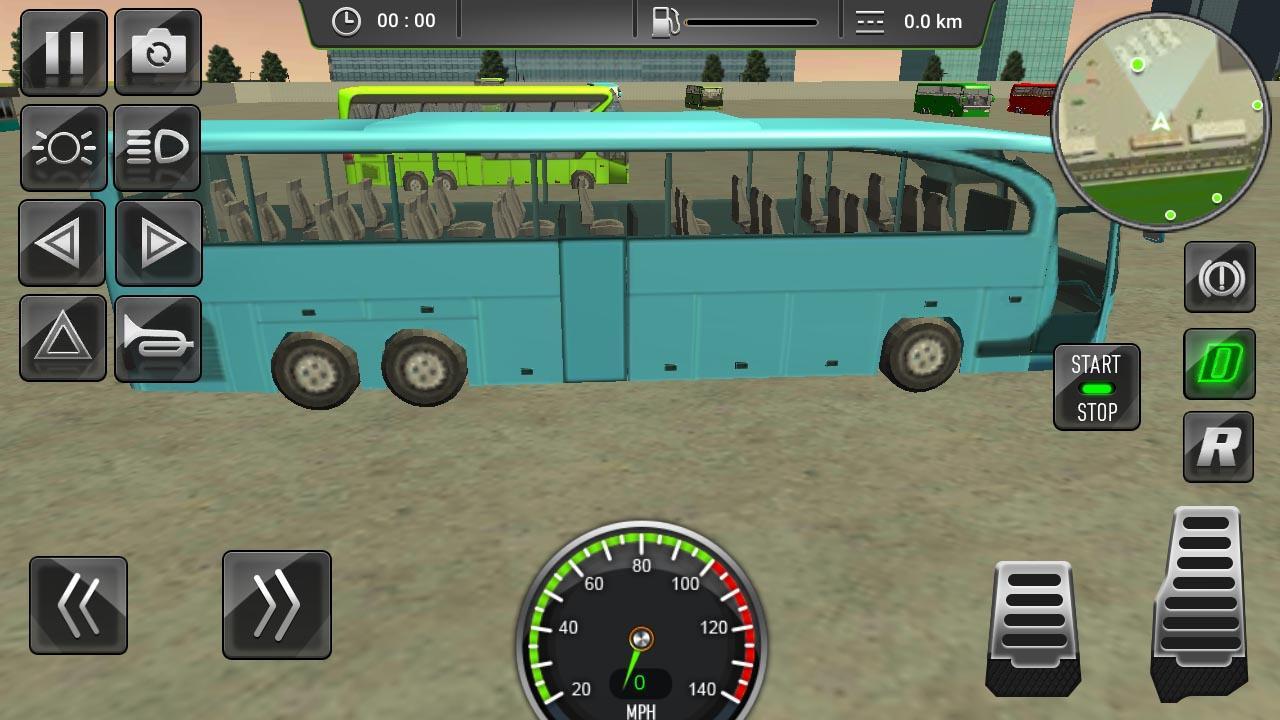Enable the hazard warning lights

point(62,339)
